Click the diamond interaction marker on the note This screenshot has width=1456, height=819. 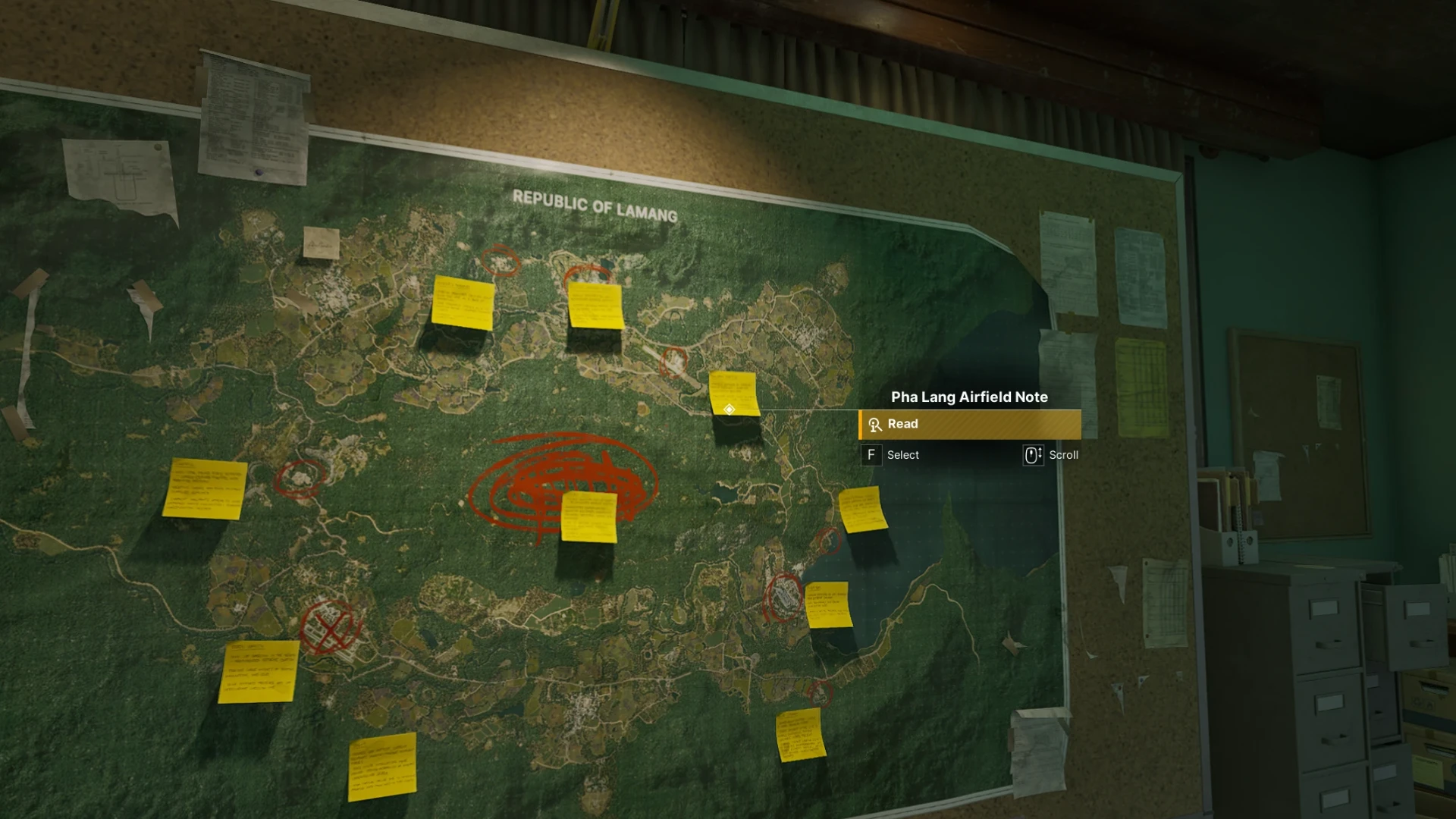729,409
